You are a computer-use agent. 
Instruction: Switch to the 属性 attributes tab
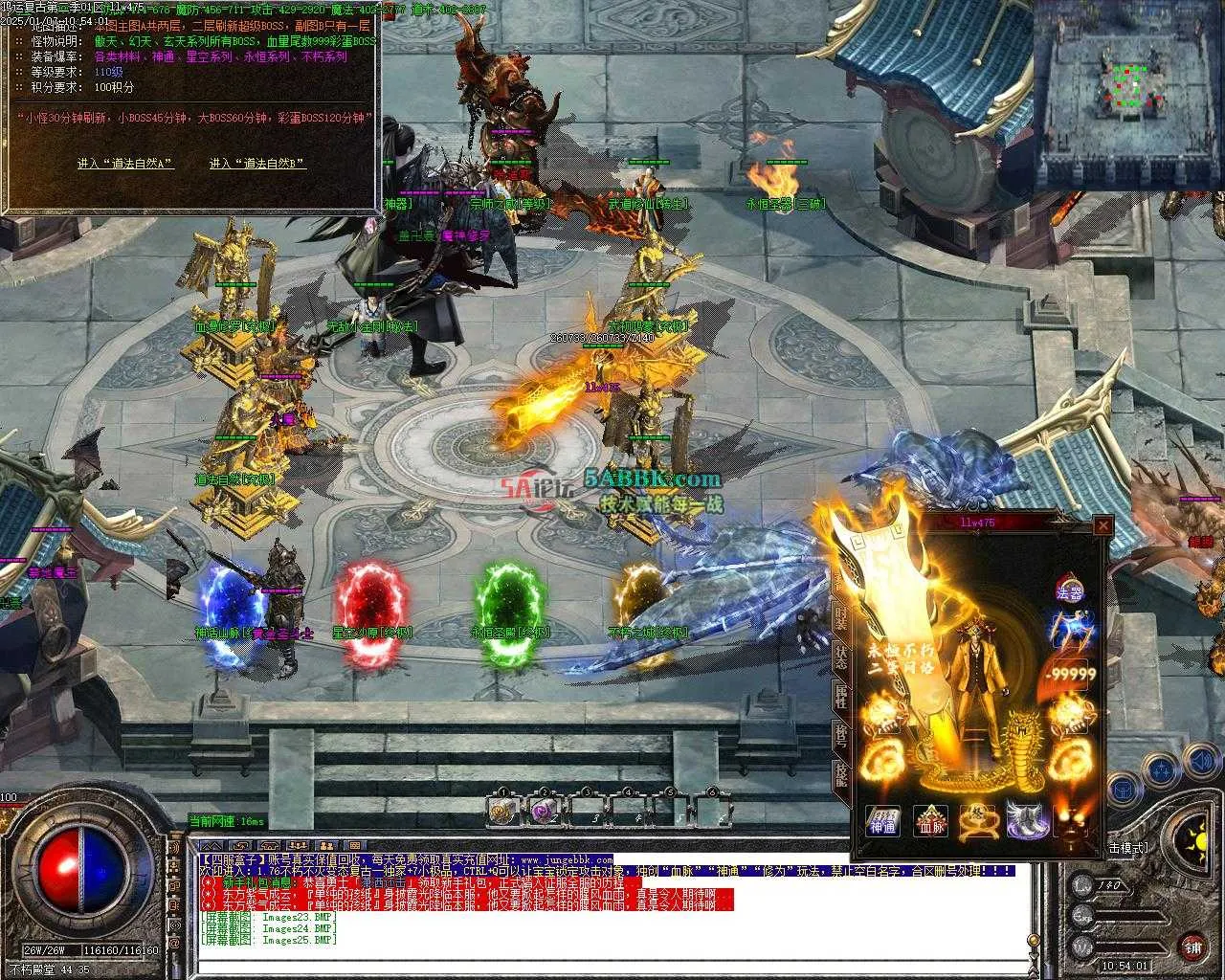coord(840,697)
